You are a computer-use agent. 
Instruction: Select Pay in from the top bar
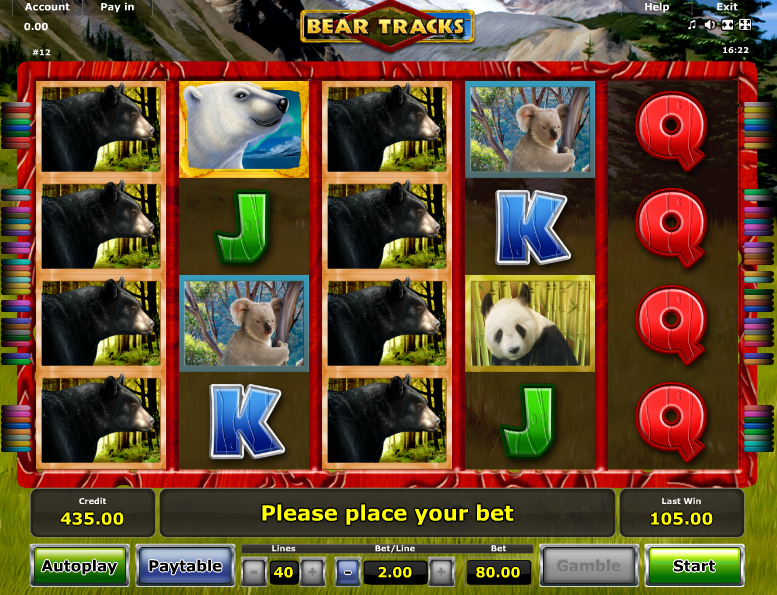pyautogui.click(x=117, y=7)
